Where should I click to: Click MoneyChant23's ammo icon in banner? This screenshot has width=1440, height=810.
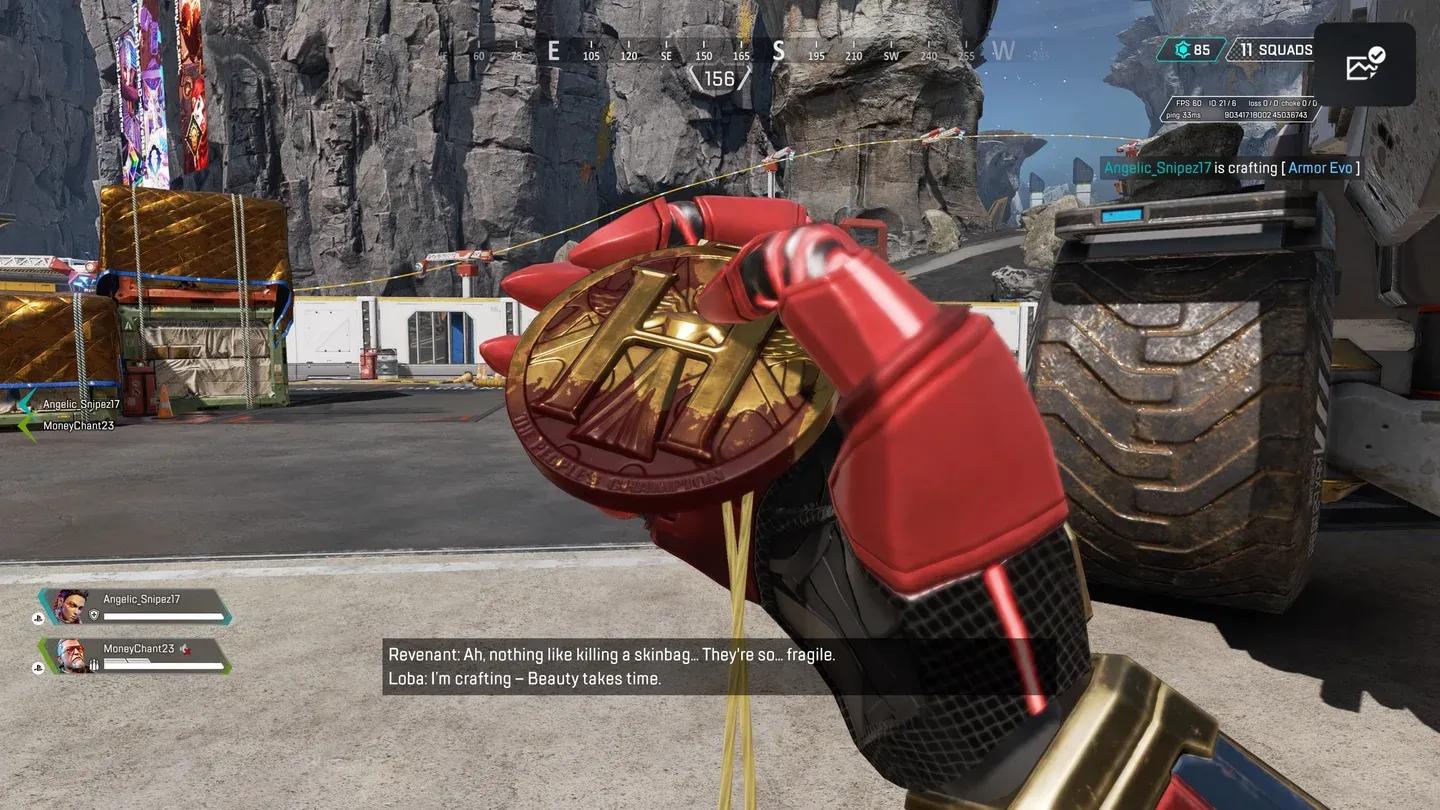[95, 664]
